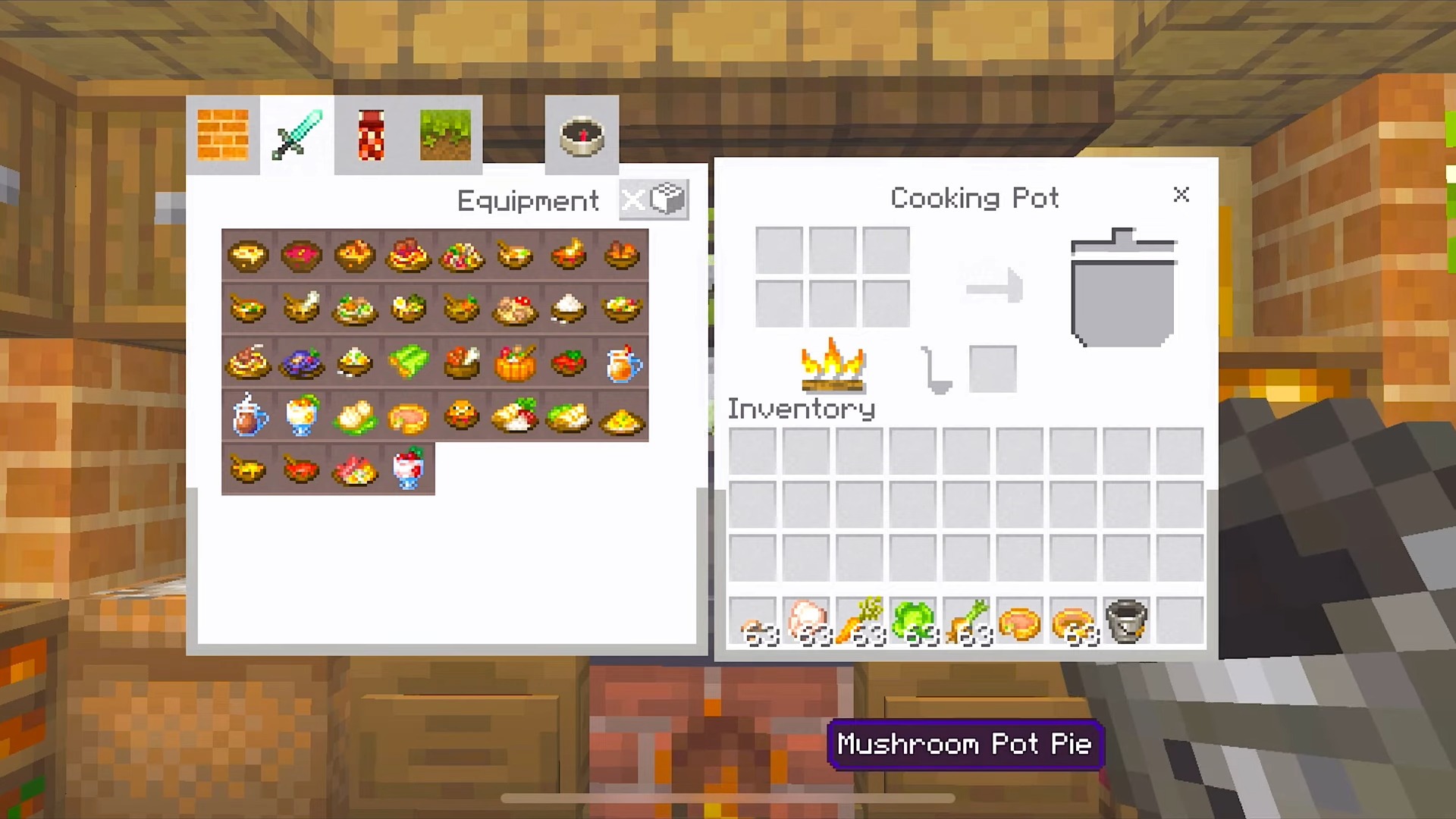The image size is (1456, 819).
Task: Open the grass block nature tab
Action: (x=445, y=135)
